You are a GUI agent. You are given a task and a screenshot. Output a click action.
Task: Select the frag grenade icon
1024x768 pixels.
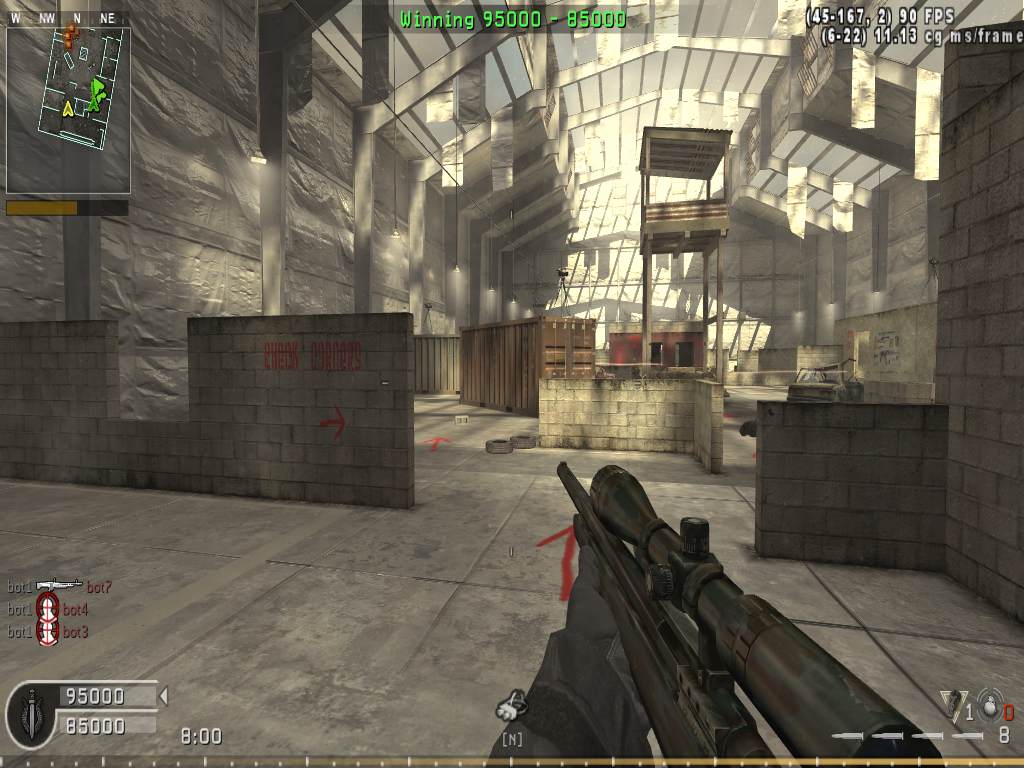coord(988,705)
